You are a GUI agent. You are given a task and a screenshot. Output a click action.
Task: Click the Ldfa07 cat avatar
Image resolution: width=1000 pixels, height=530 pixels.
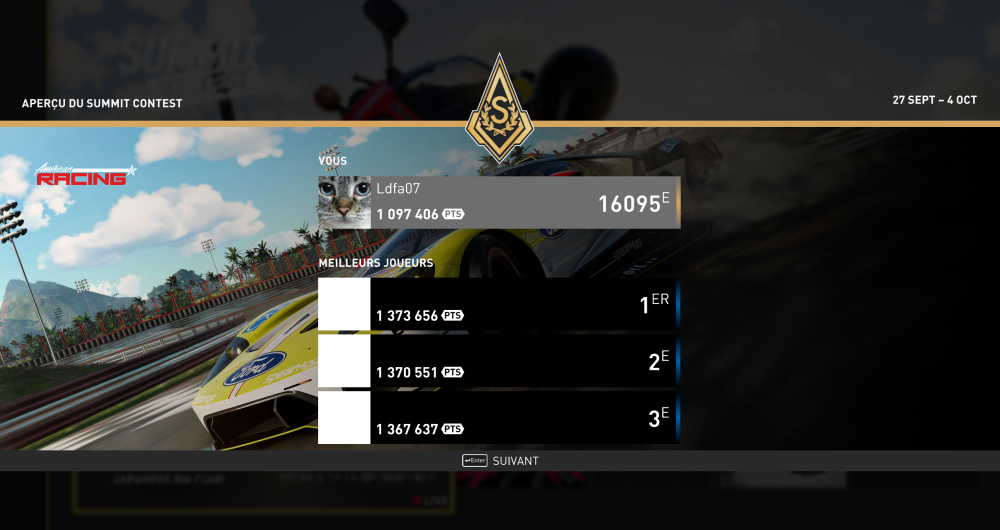tap(344, 203)
